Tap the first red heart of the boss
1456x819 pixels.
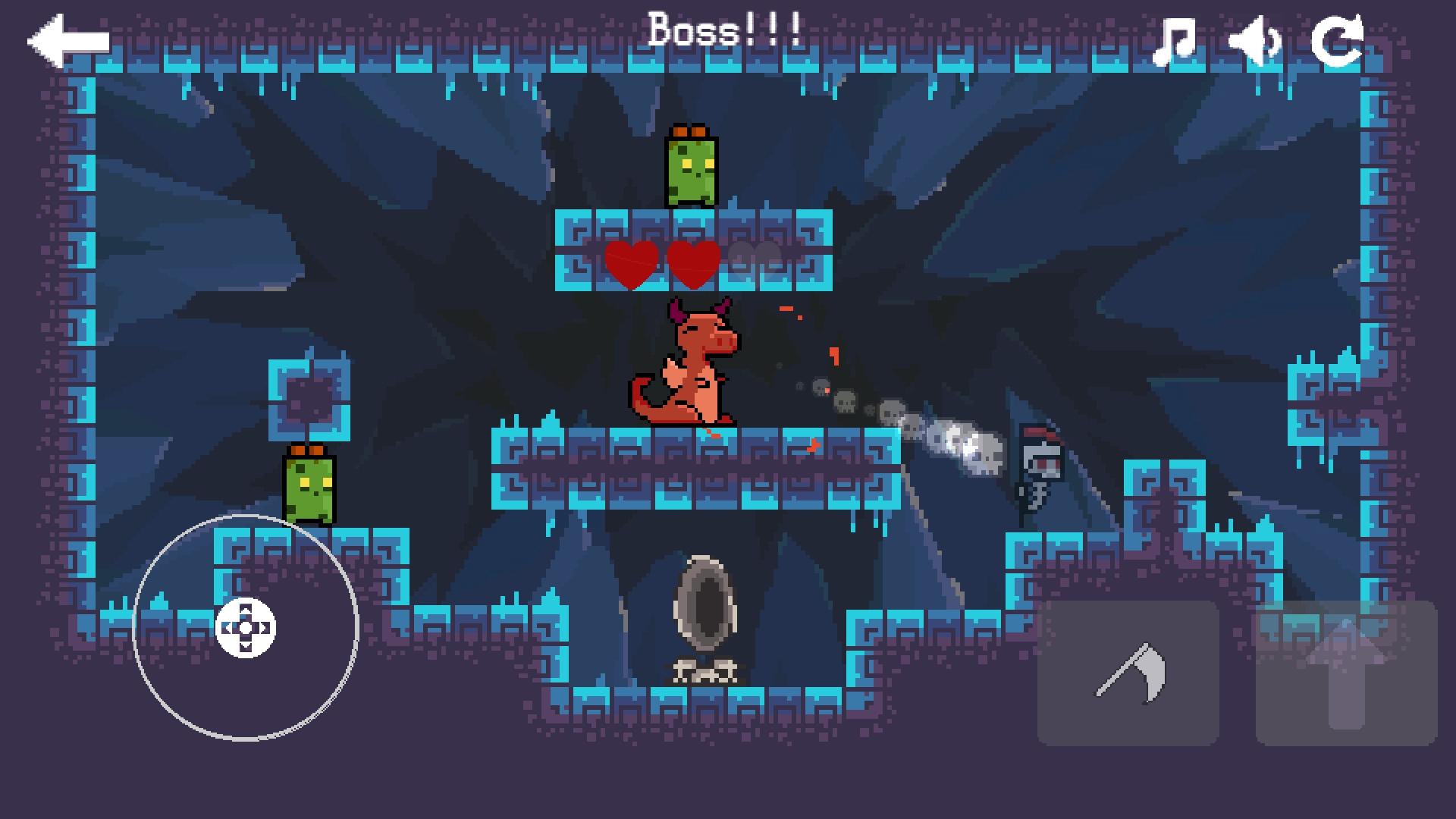[629, 263]
